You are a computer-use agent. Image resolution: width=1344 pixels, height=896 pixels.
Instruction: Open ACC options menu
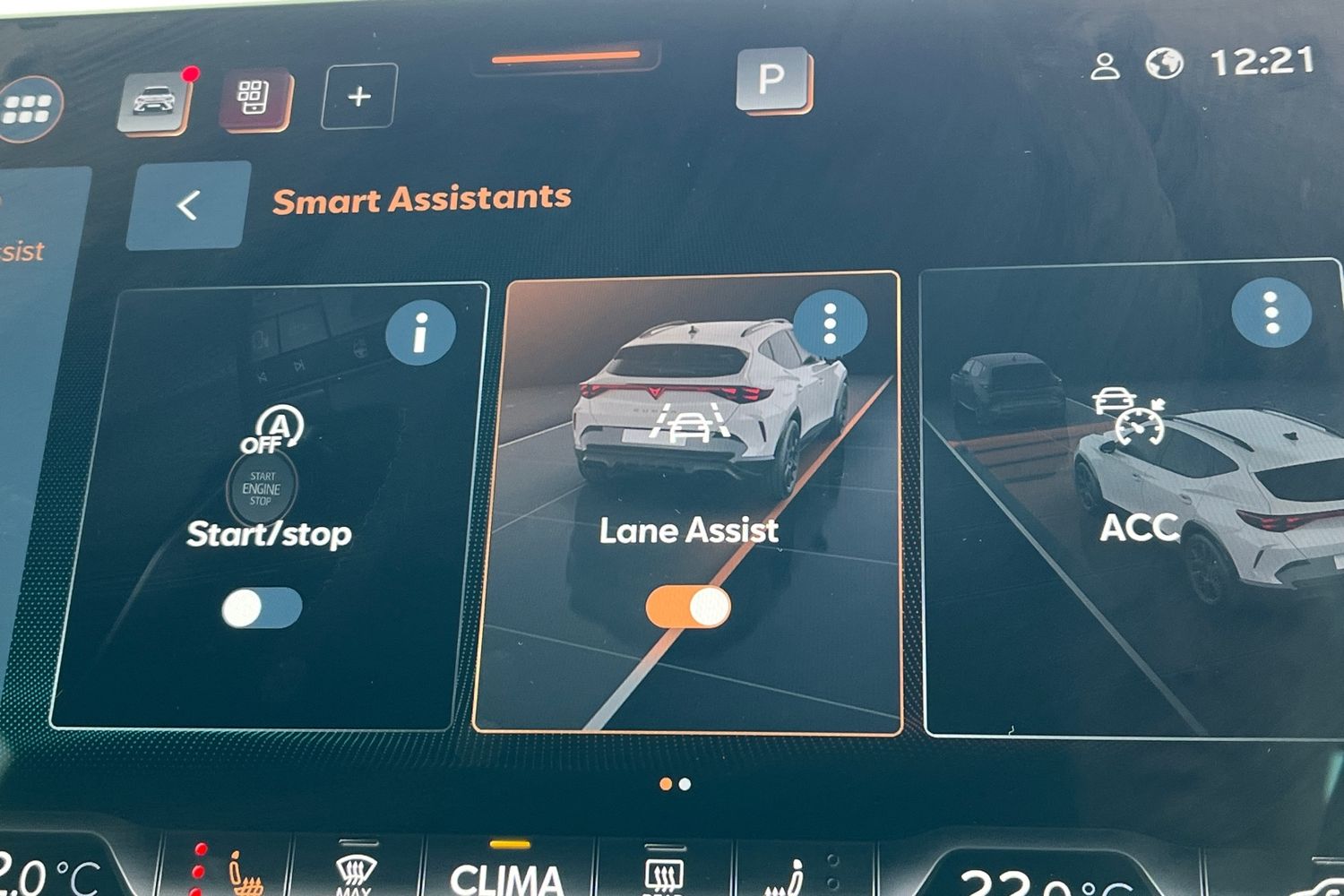tap(1271, 313)
